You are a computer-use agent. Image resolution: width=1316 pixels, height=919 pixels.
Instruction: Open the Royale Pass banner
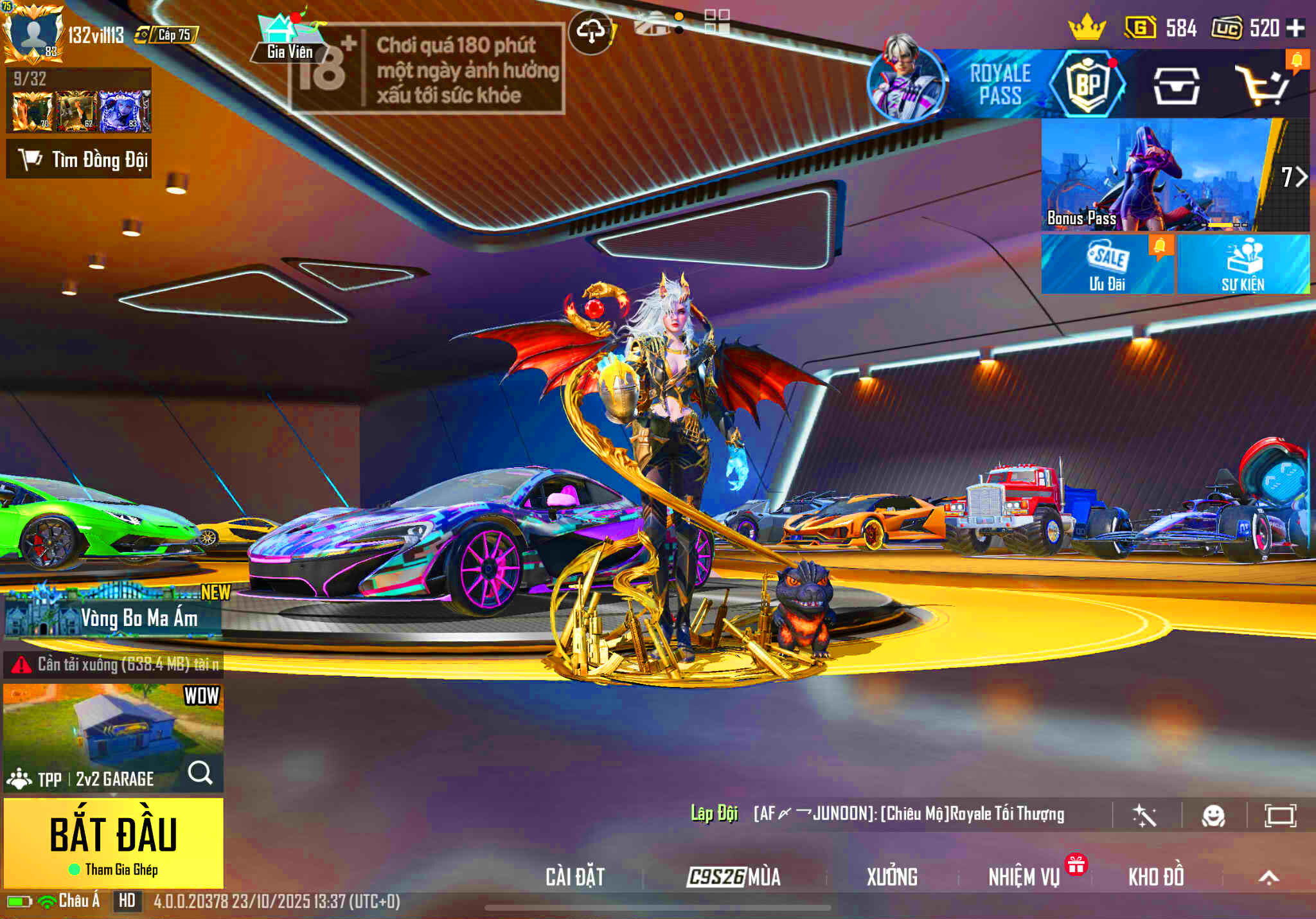click(x=999, y=84)
